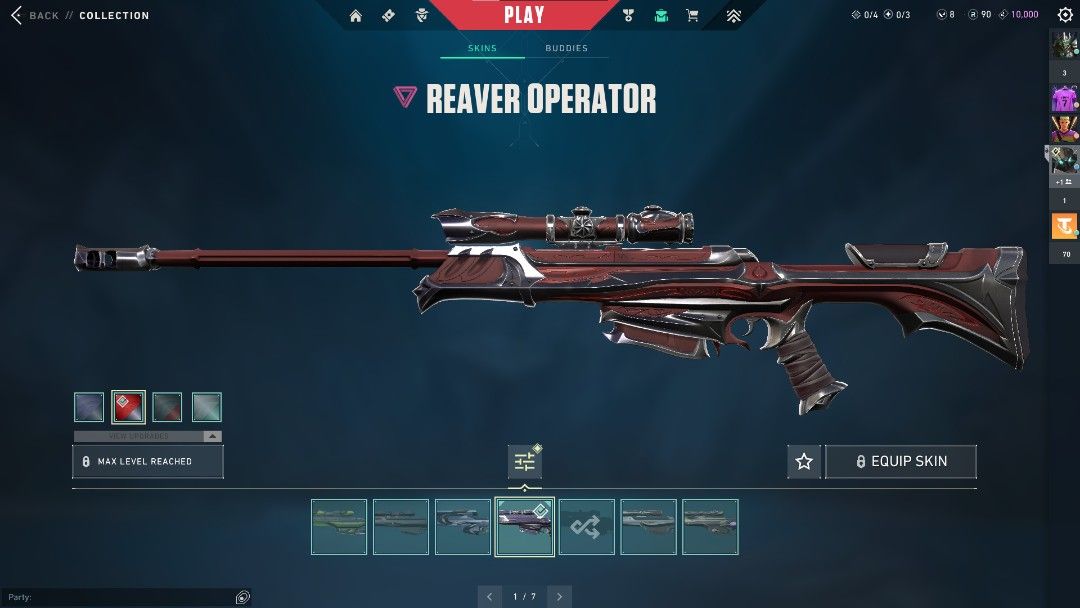Equip the Reaver Operator skin

[x=900, y=461]
